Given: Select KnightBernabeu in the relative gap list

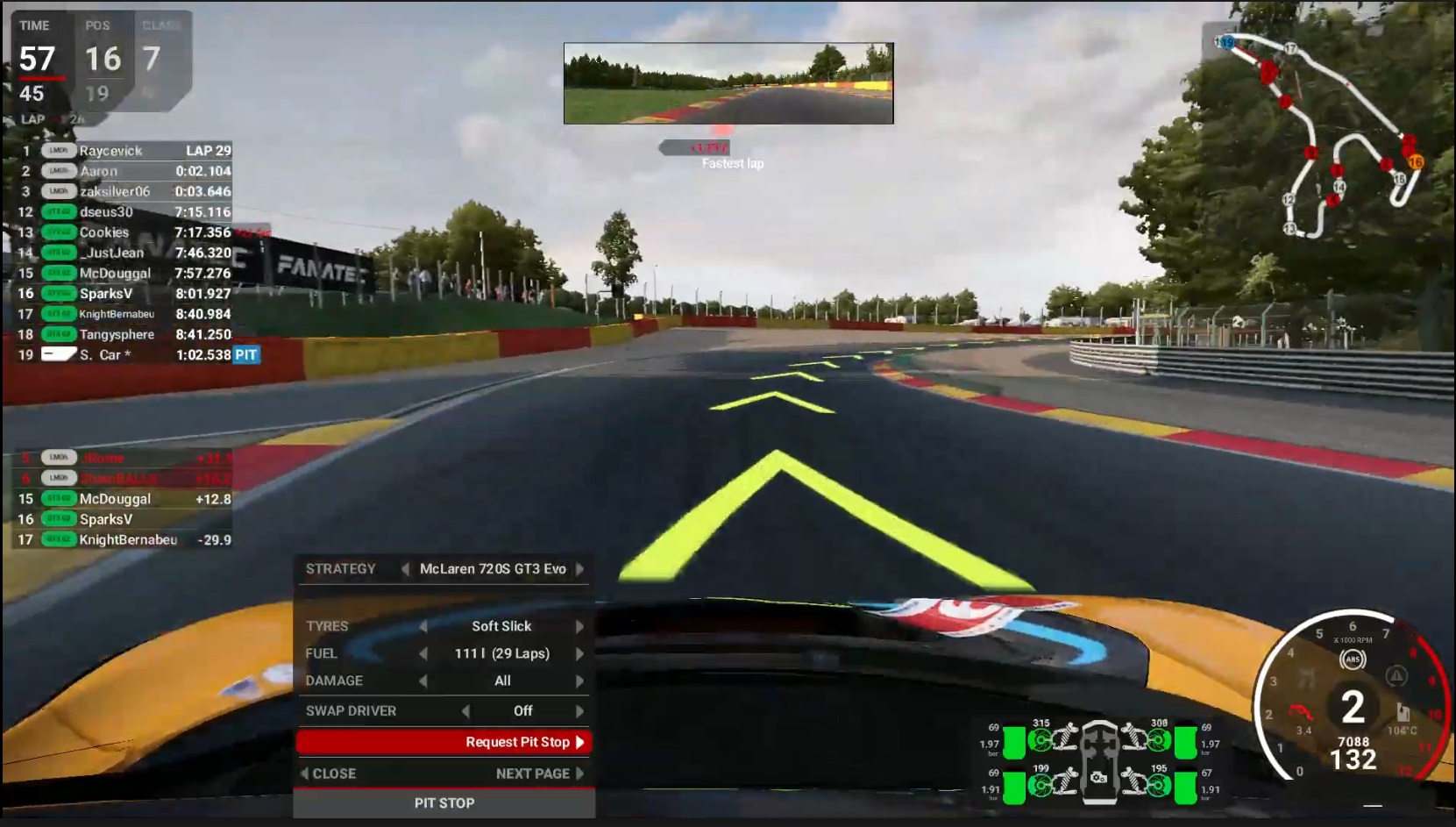Looking at the screenshot, I should click(127, 540).
